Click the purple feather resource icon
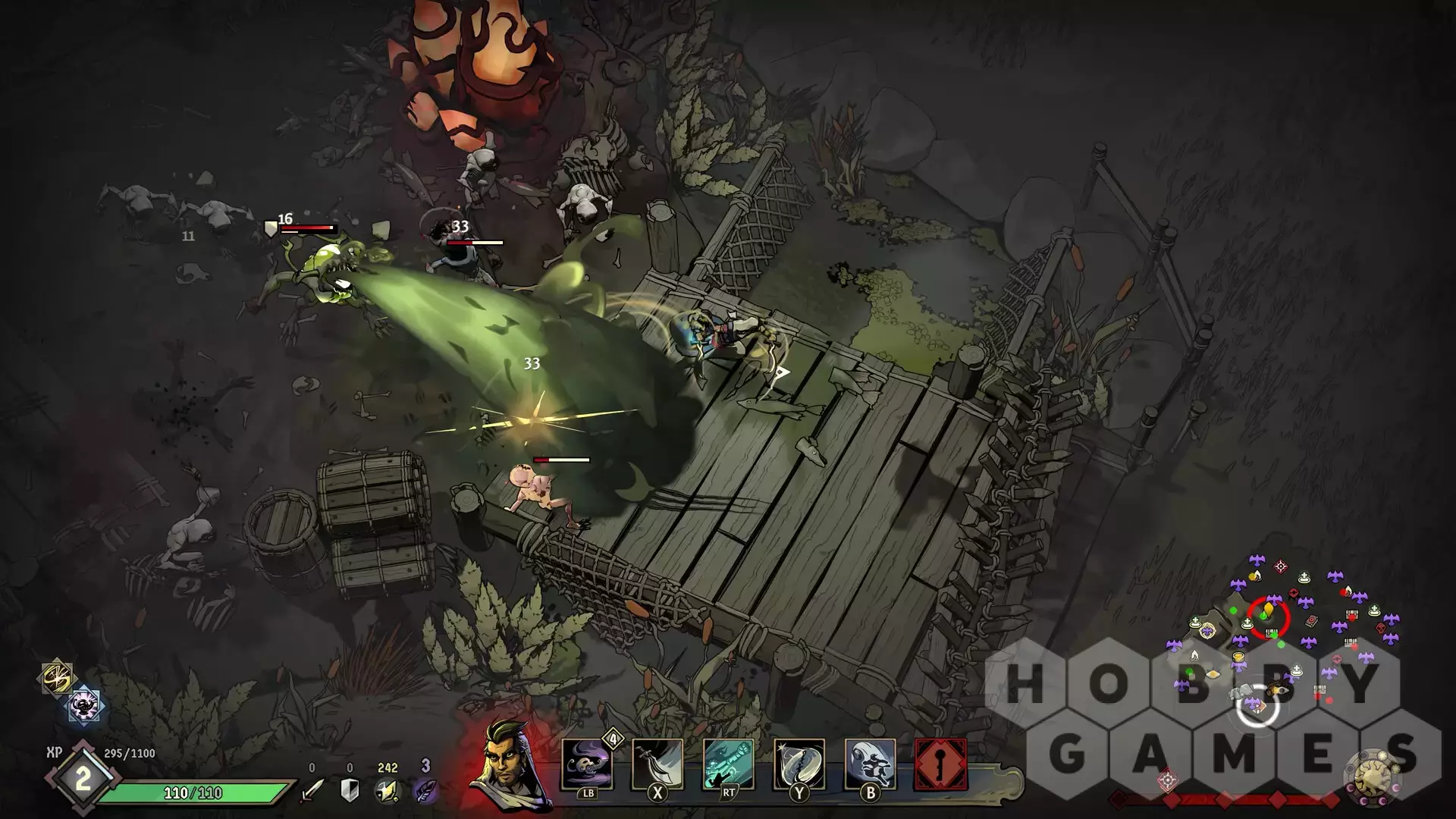Viewport: 1456px width, 819px height. click(425, 791)
